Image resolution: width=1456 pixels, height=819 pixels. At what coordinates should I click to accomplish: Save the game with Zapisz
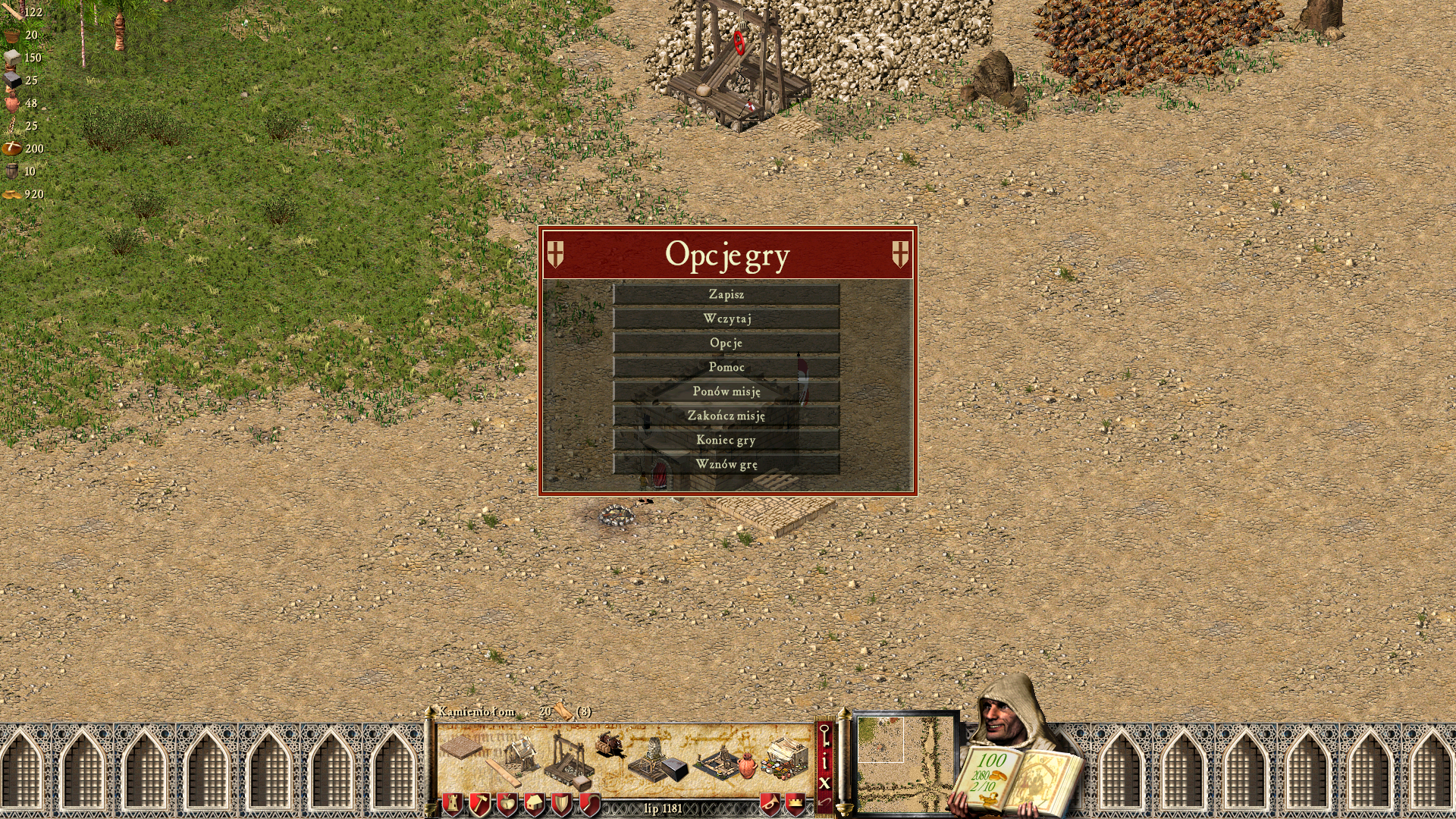coord(726,294)
